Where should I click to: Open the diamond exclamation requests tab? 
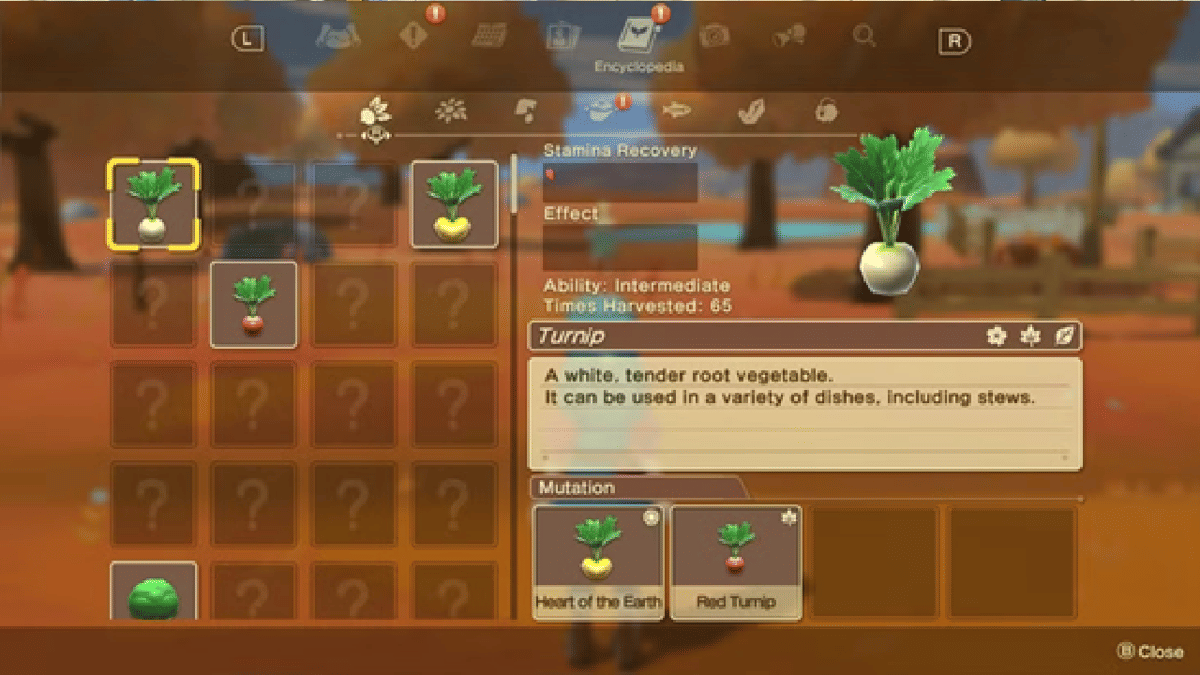(x=413, y=36)
